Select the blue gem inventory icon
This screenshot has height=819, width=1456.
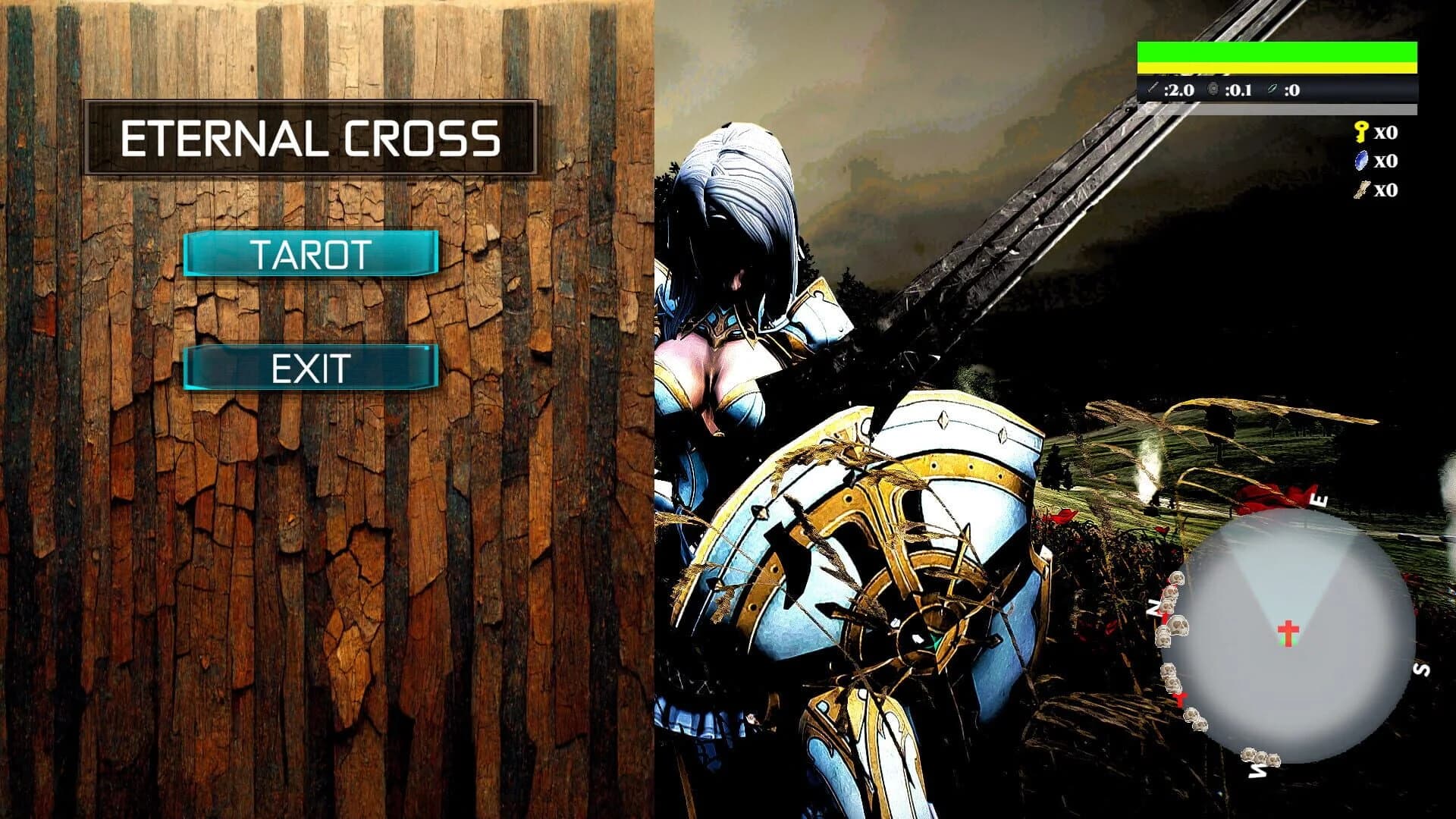point(1362,162)
